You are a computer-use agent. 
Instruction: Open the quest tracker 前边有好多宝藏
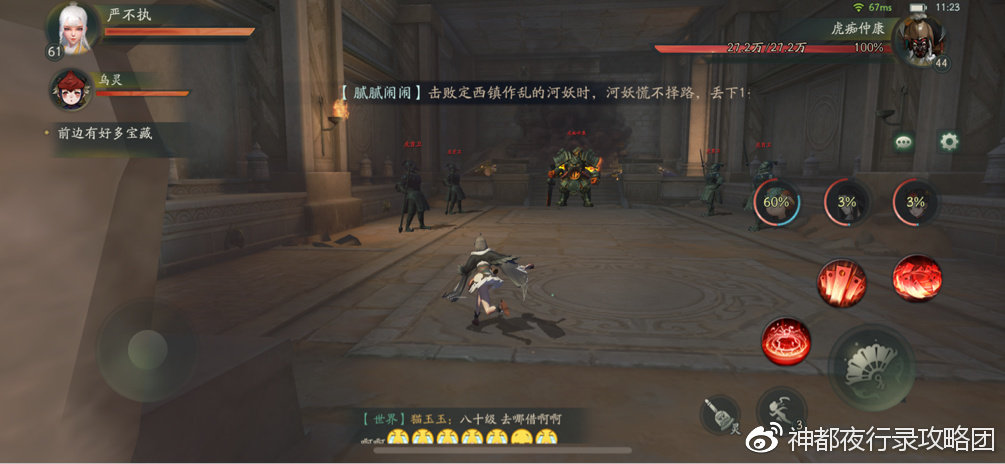100,132
